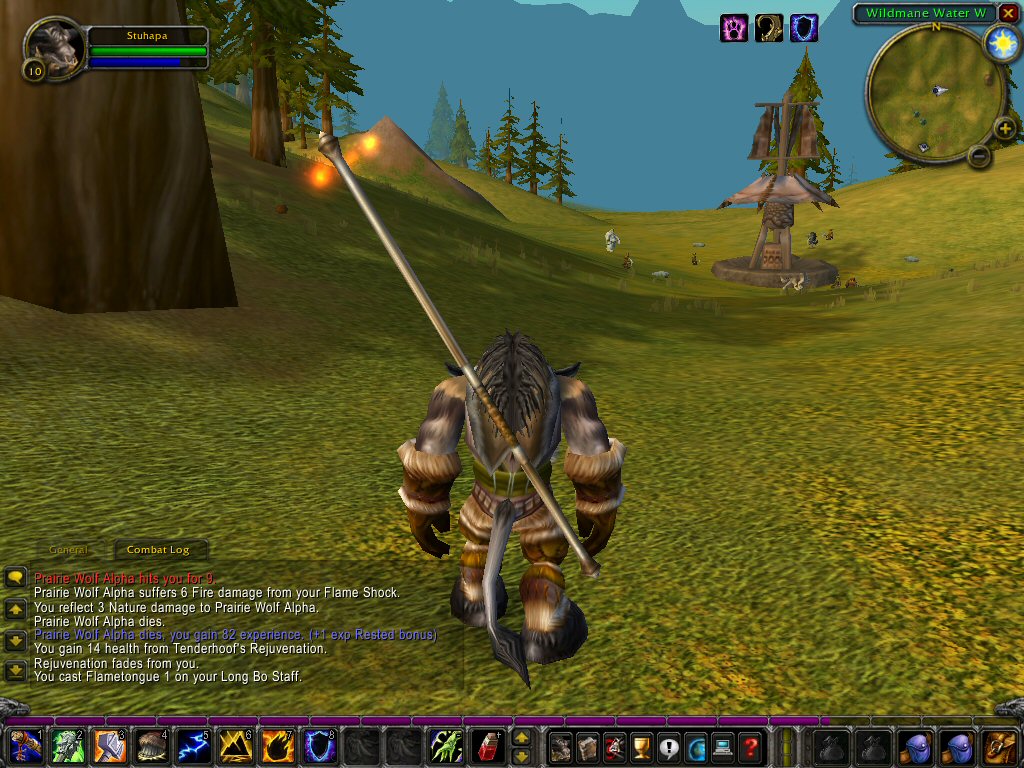The height and width of the screenshot is (768, 1024).
Task: Switch to the General chat tab
Action: [69, 550]
